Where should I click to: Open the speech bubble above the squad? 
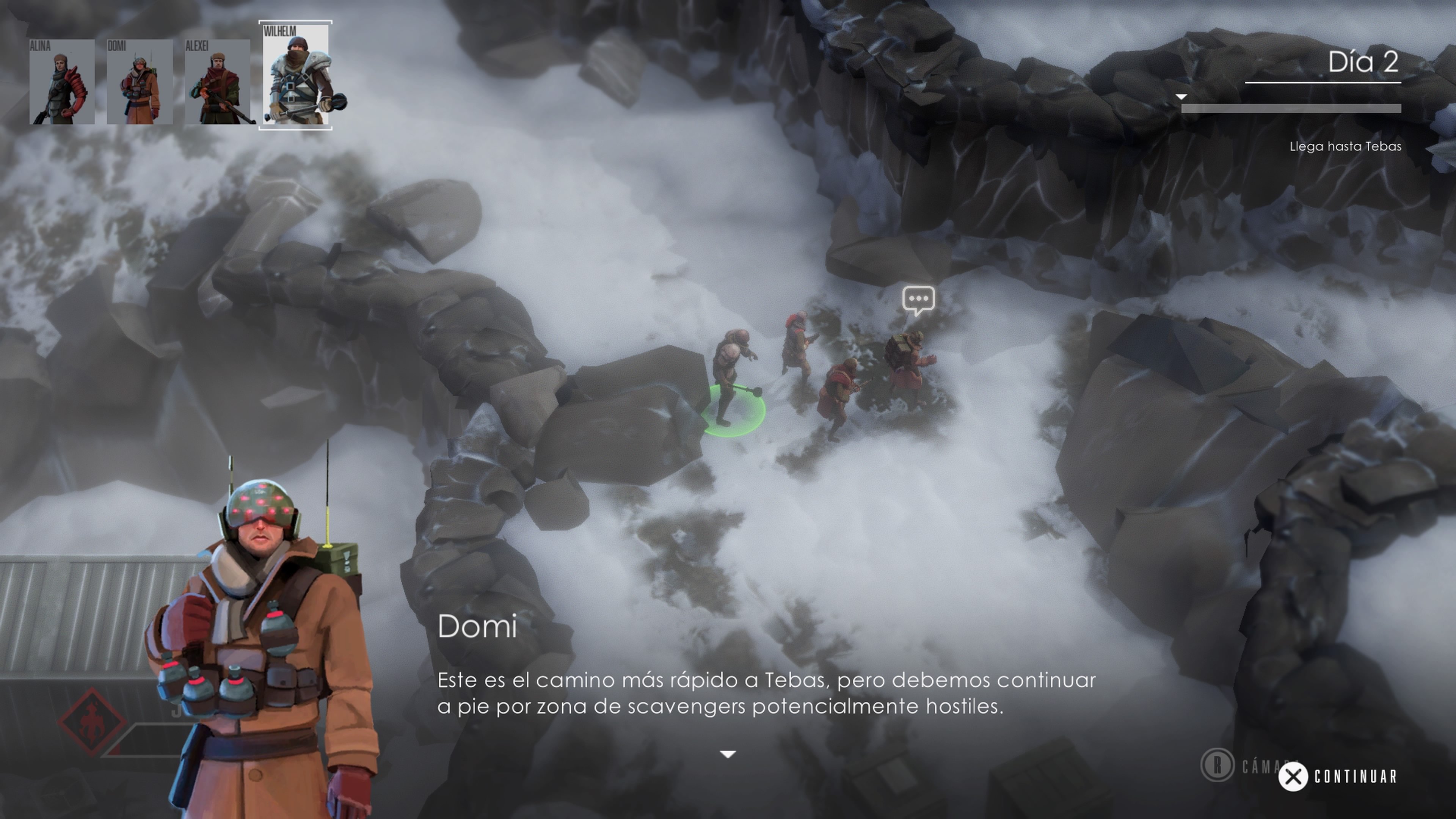918,299
